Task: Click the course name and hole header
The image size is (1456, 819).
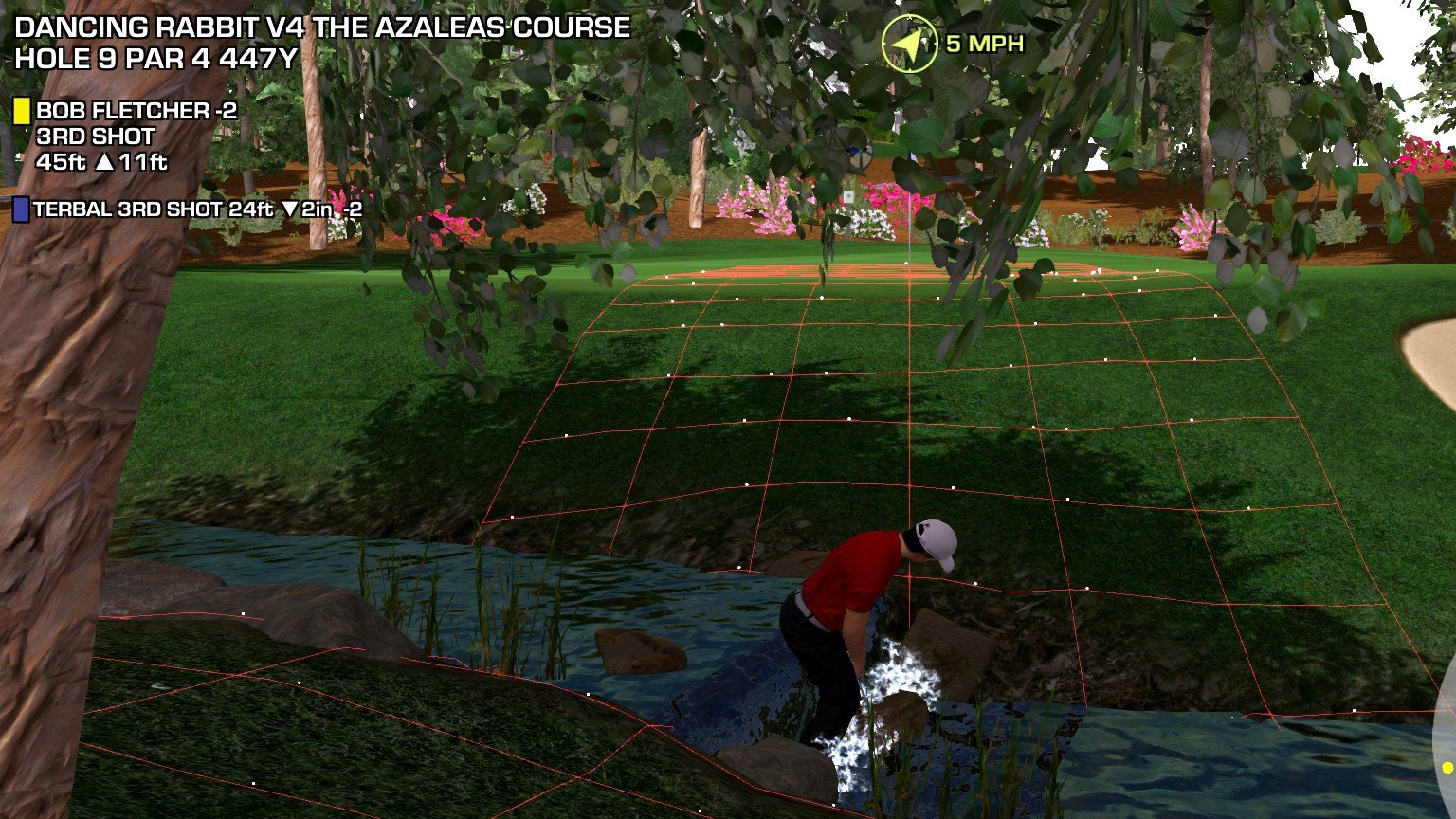Action: (x=322, y=43)
